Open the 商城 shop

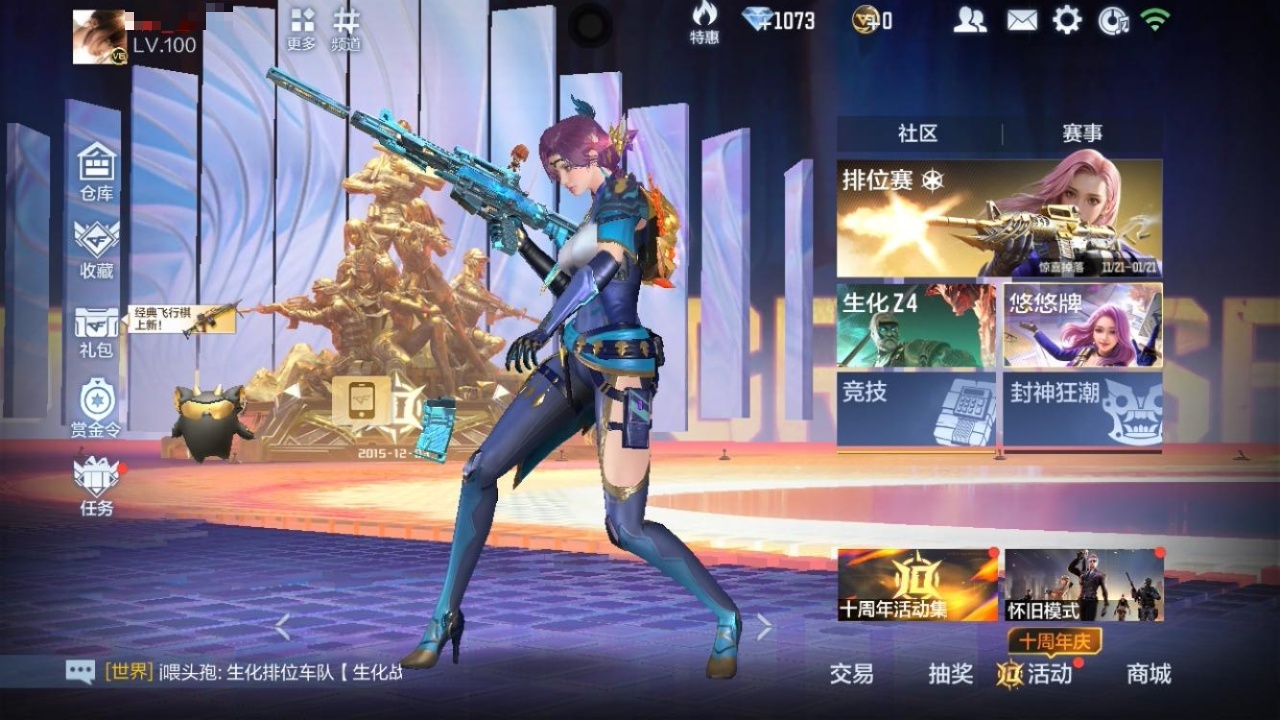(1148, 674)
